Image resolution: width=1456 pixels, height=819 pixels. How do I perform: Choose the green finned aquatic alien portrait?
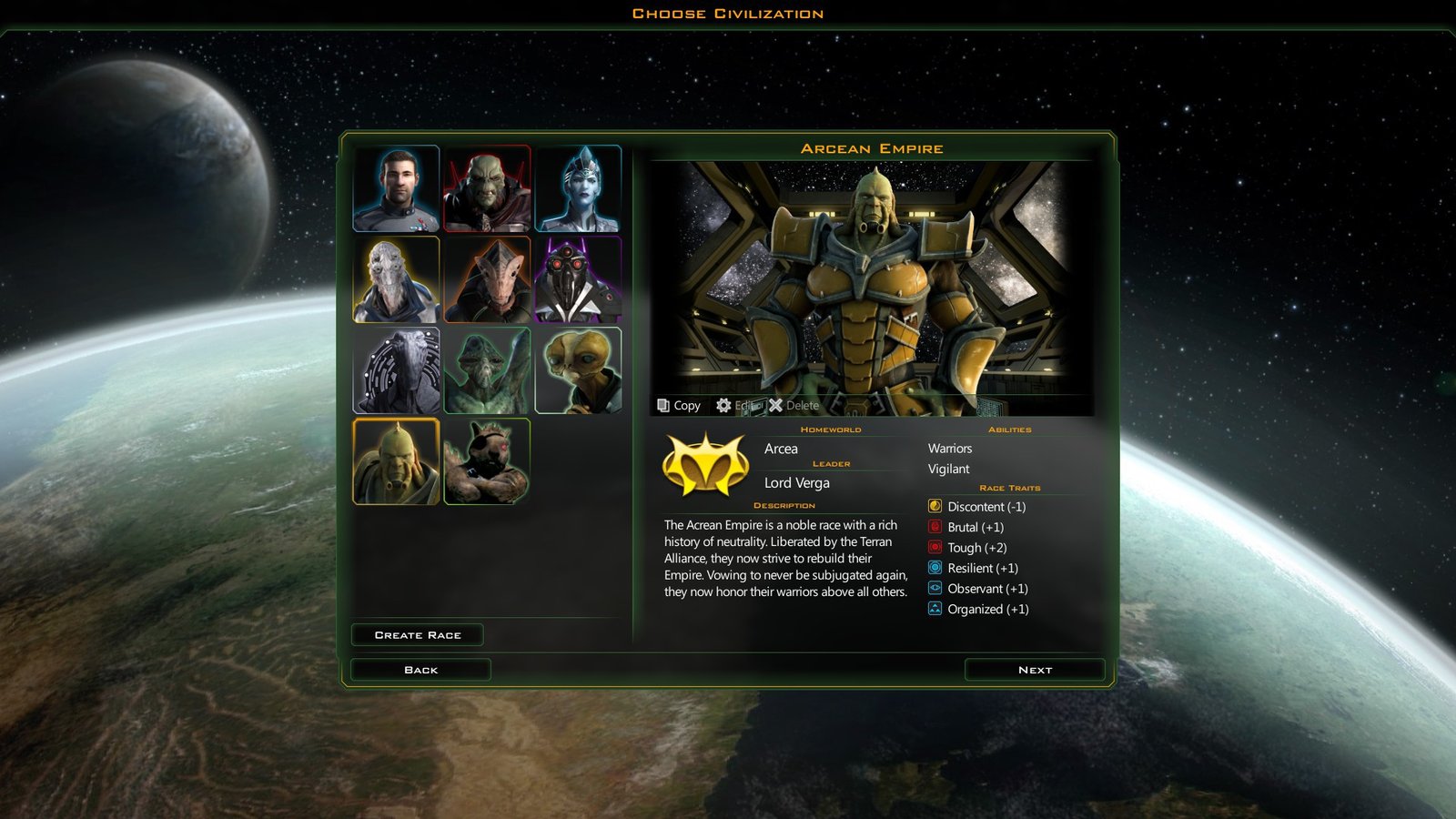click(x=487, y=371)
